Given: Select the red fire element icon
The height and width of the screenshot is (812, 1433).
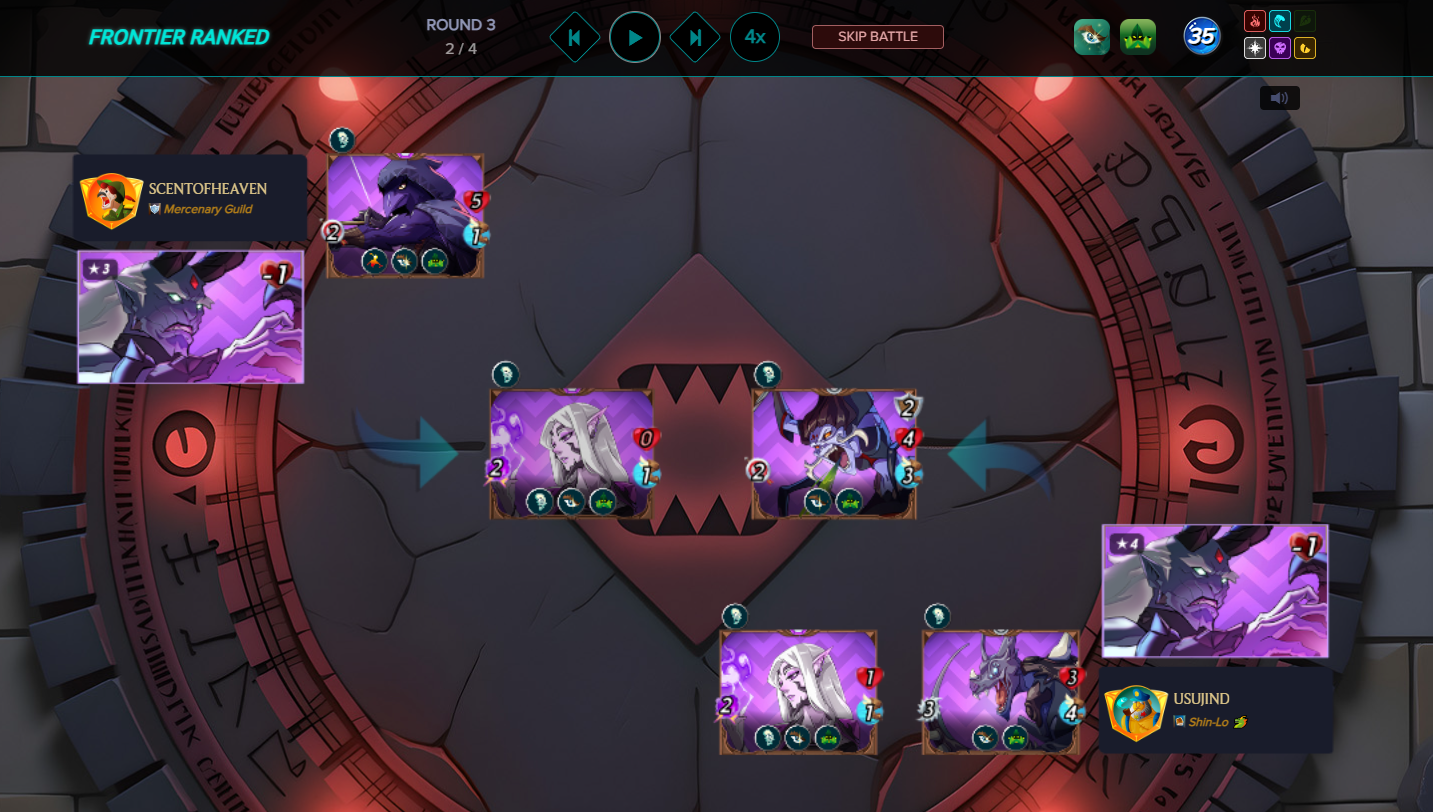Looking at the screenshot, I should (1255, 21).
